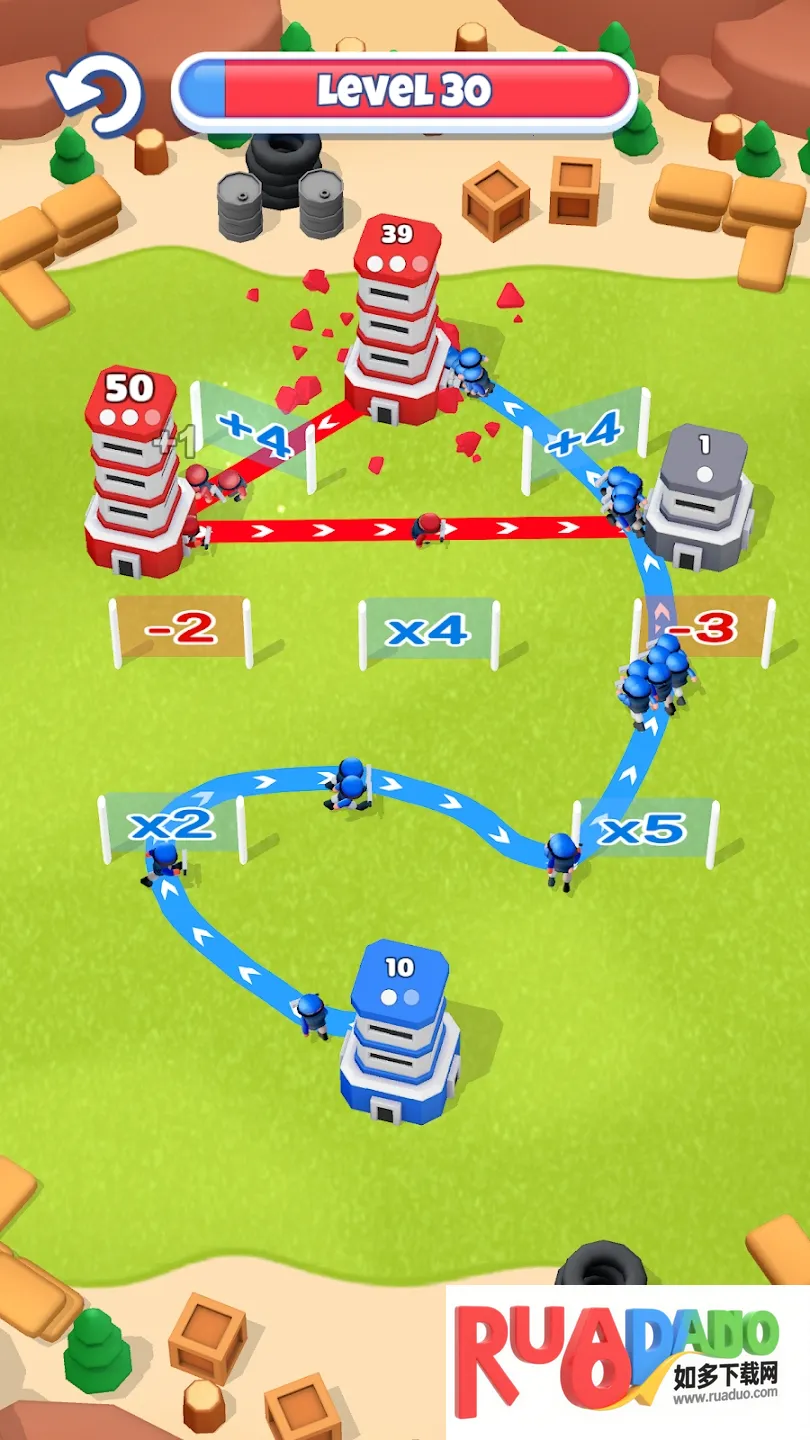Click the restart level arrow button

click(96, 94)
